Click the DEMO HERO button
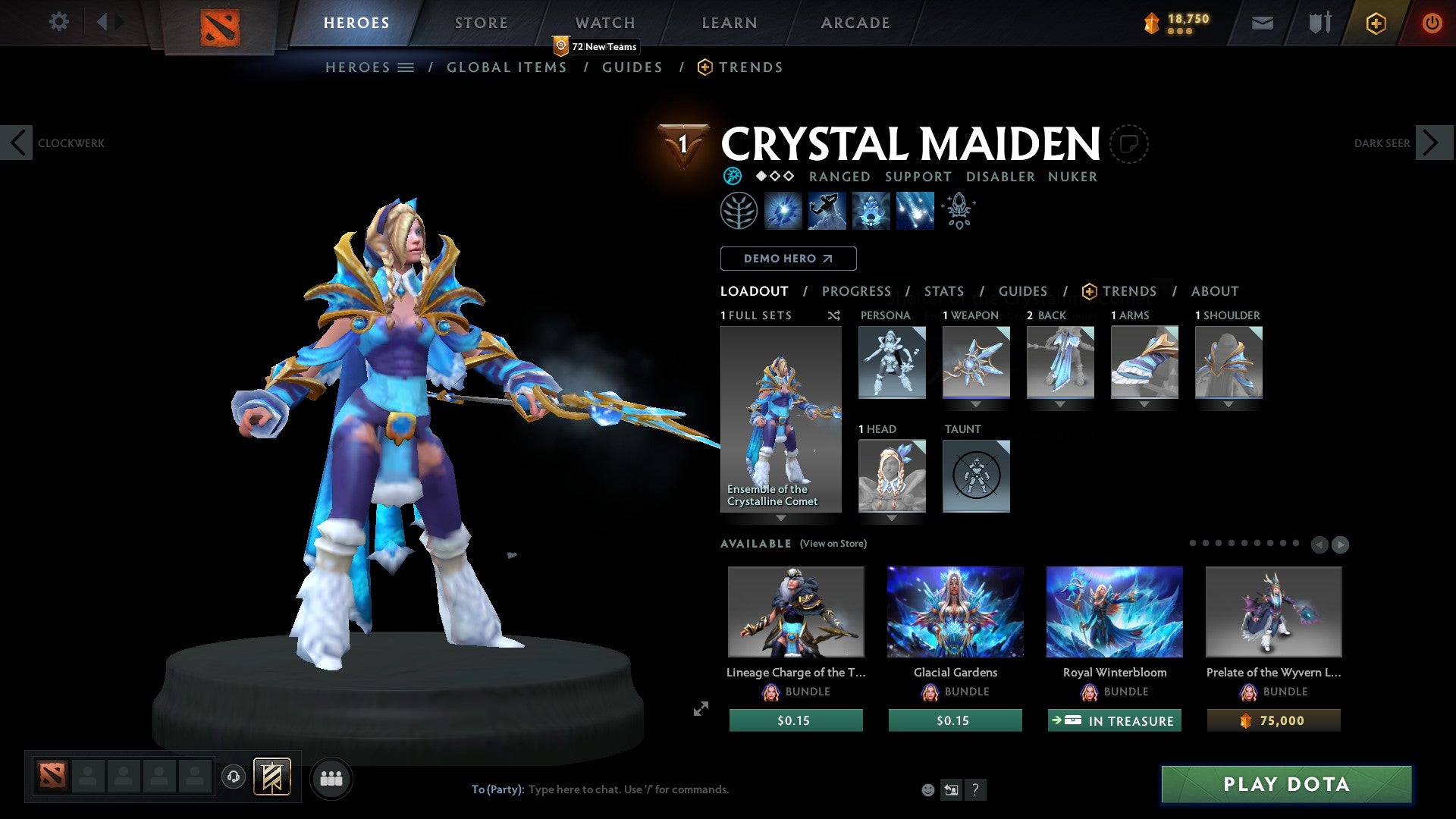The height and width of the screenshot is (819, 1456). (788, 258)
